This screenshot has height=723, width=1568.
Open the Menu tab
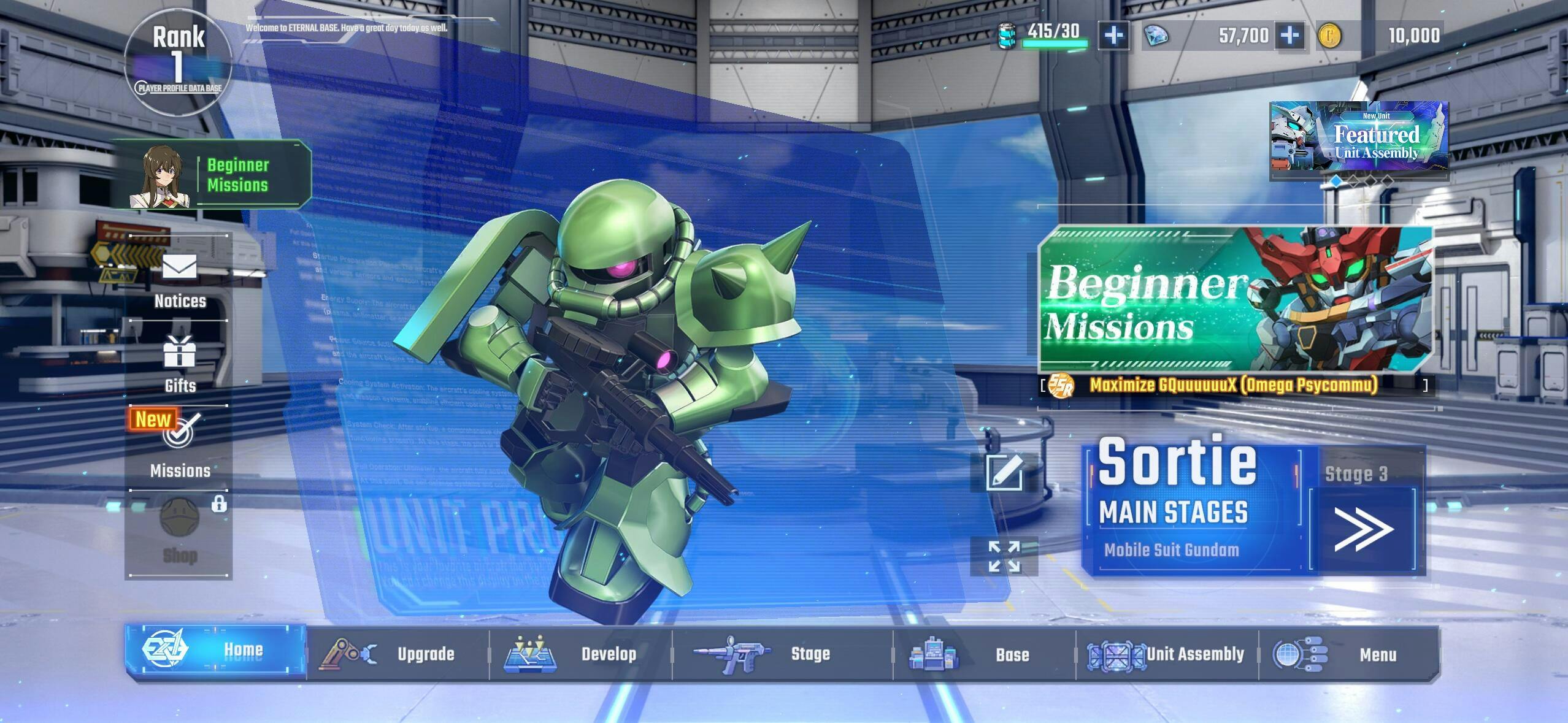click(1348, 654)
